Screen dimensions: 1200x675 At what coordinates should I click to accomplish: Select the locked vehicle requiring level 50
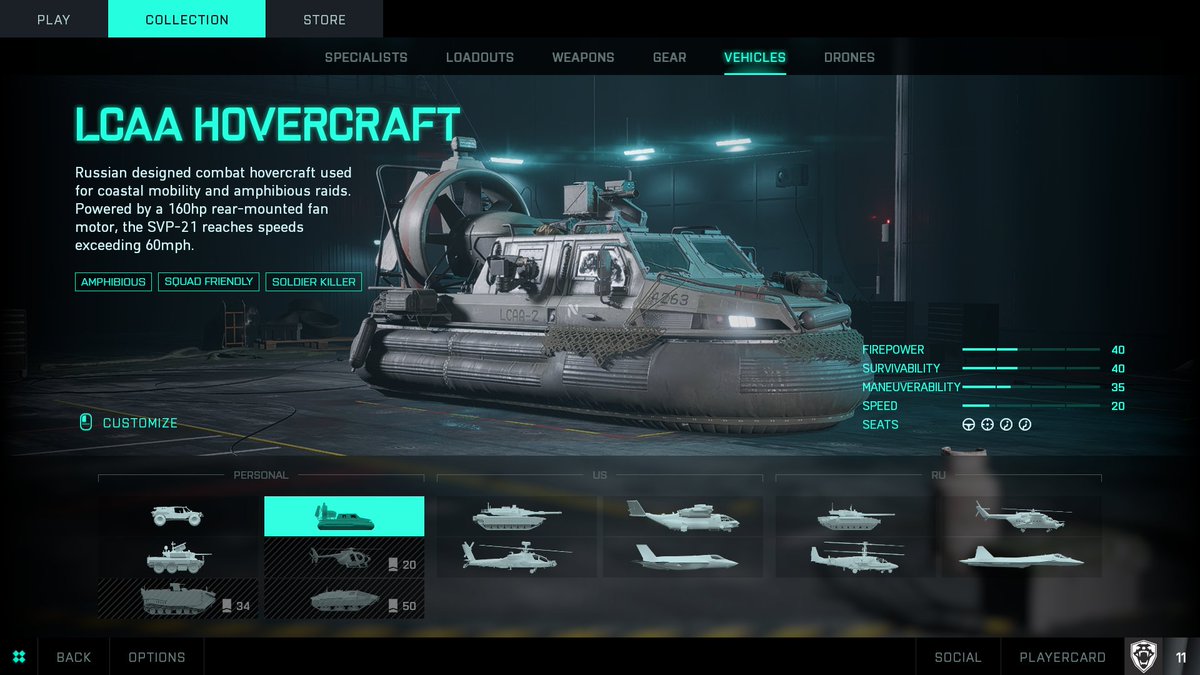coord(343,599)
